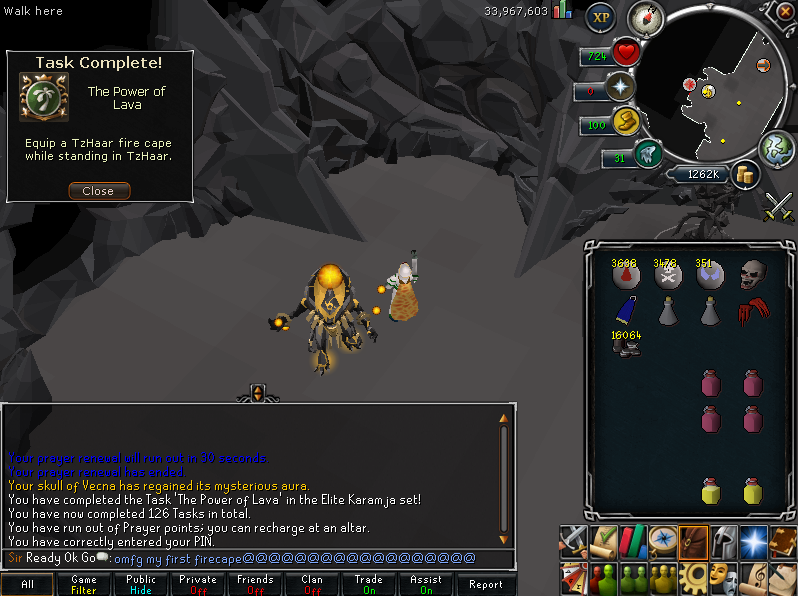The width and height of the screenshot is (798, 596).
Task: Click the compass on the minimap
Action: (x=645, y=18)
